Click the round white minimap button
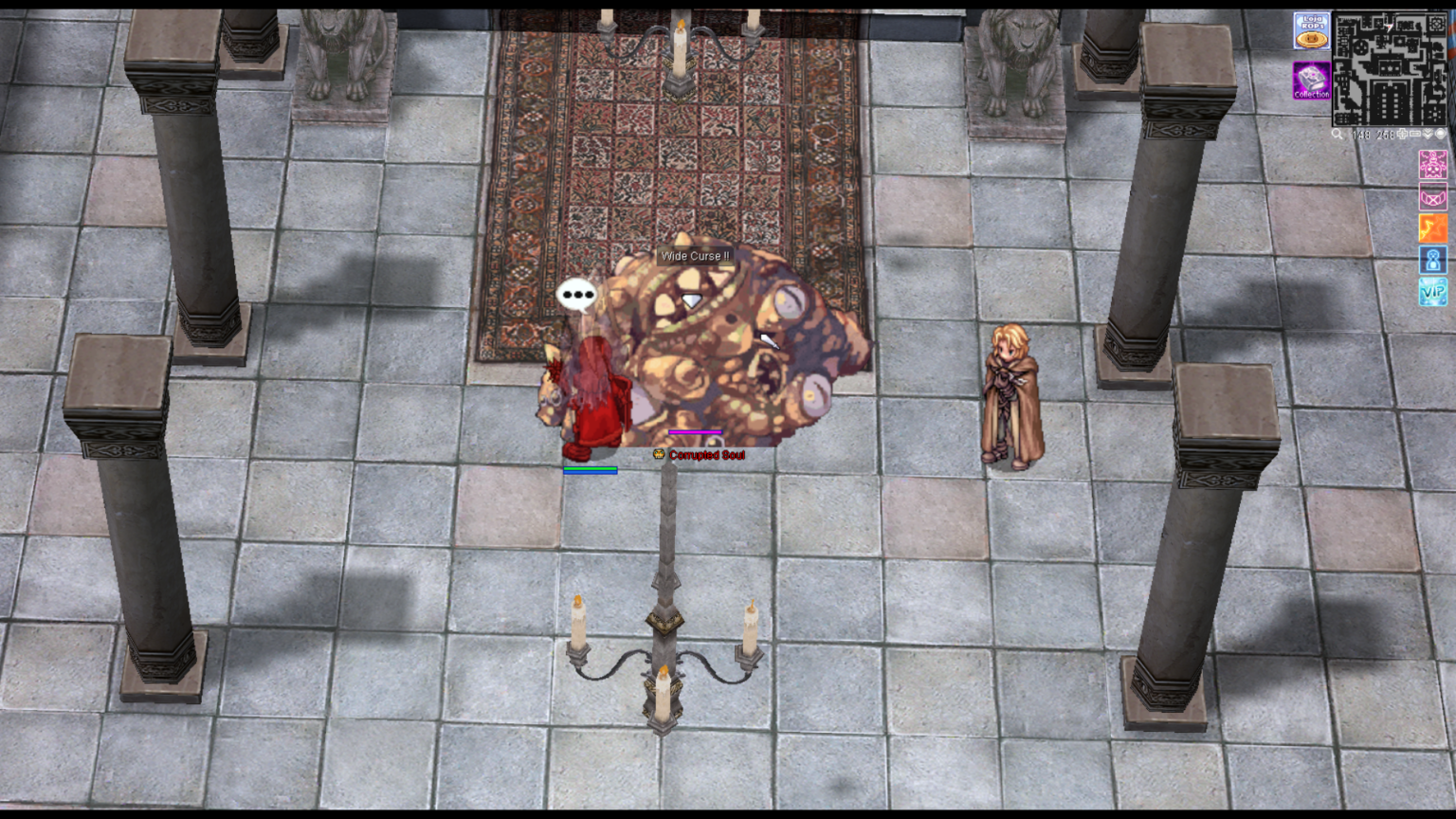Screen dimensions: 1456x819 click(1441, 134)
